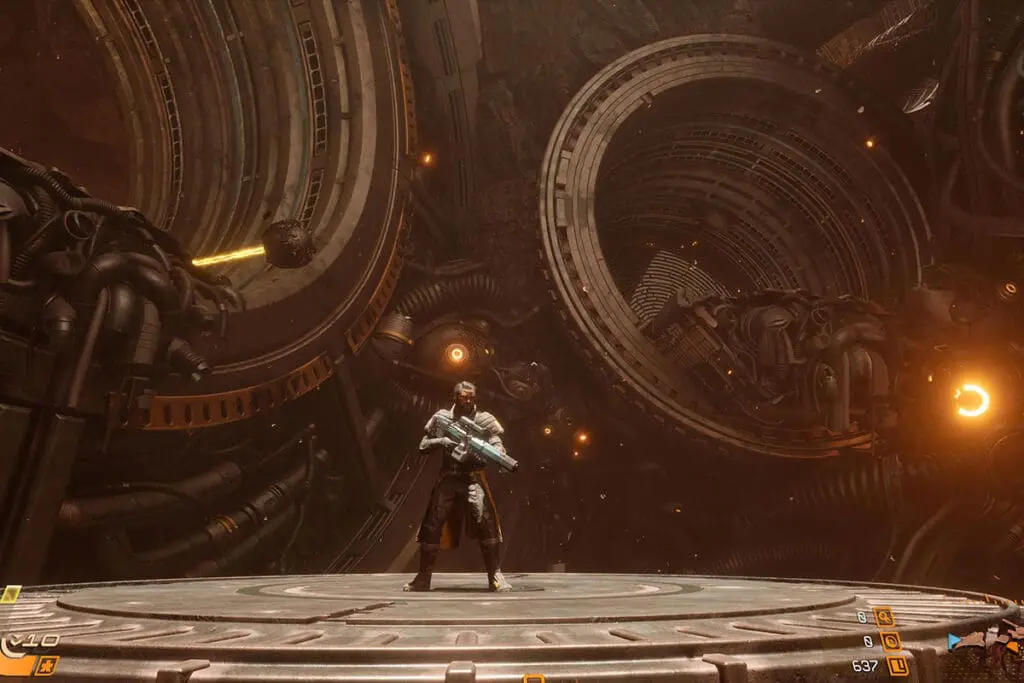Select the orange key icon
This screenshot has height=683, width=1024.
coord(883,617)
